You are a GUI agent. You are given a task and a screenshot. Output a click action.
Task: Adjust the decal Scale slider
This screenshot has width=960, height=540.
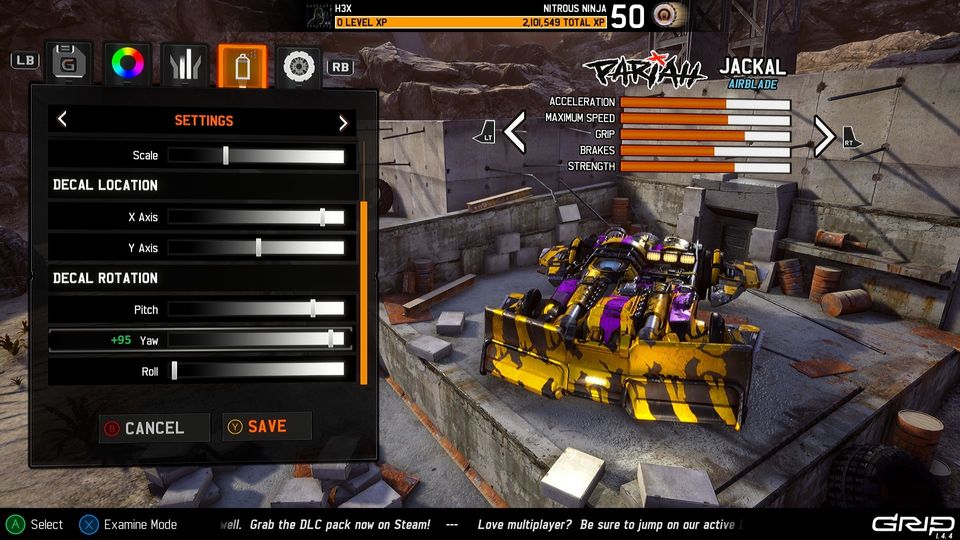click(226, 155)
